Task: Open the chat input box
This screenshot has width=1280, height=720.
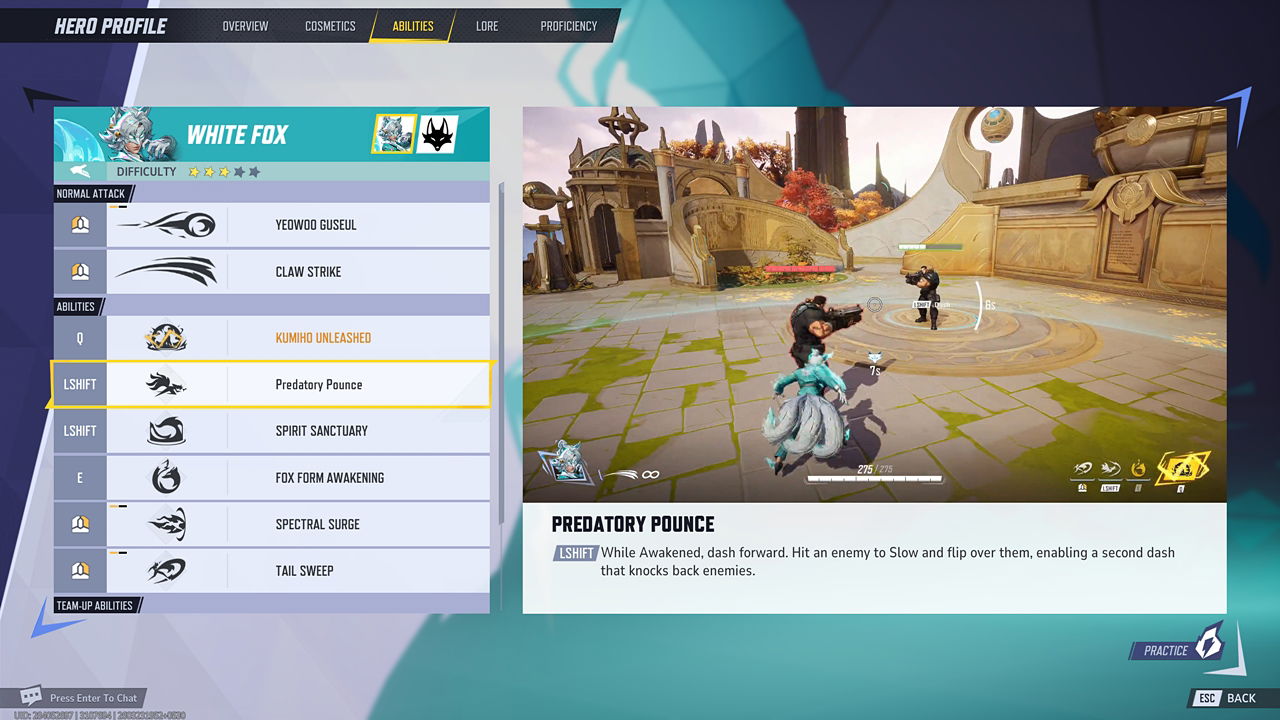Action: [84, 698]
